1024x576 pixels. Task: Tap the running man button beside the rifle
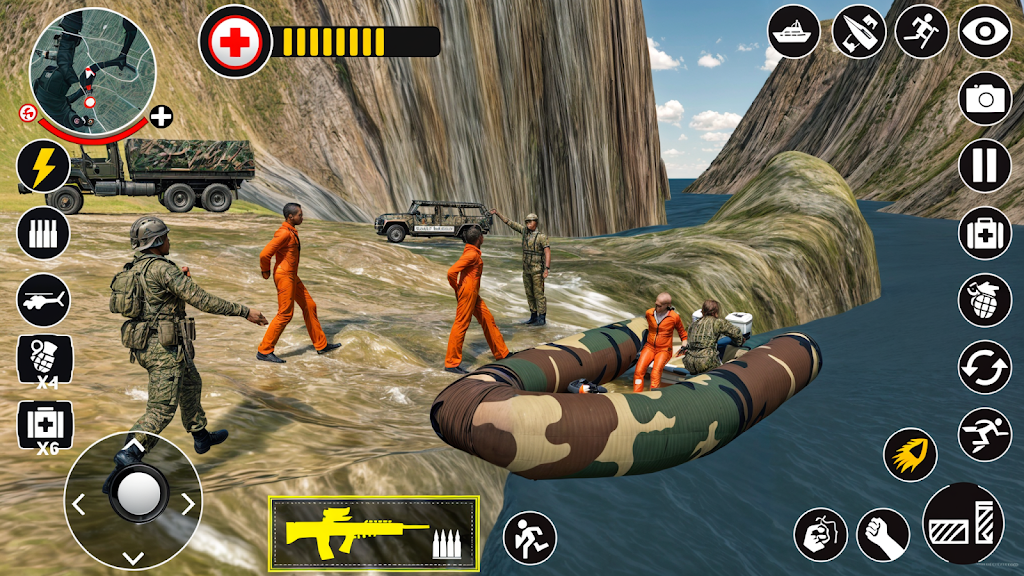529,538
